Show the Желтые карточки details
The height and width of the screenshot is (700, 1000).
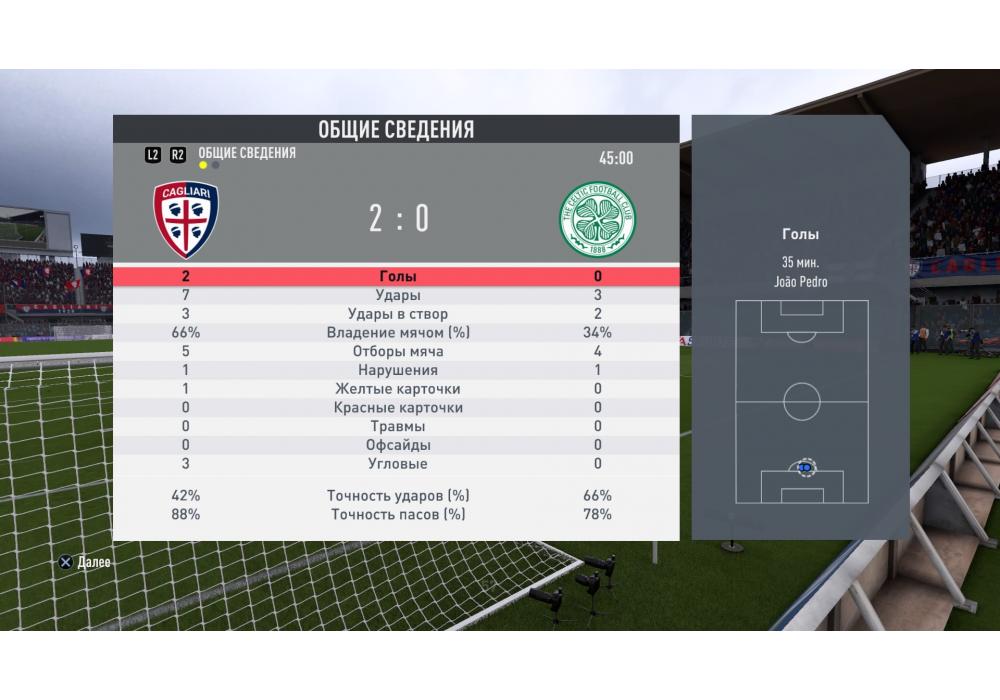pos(397,389)
